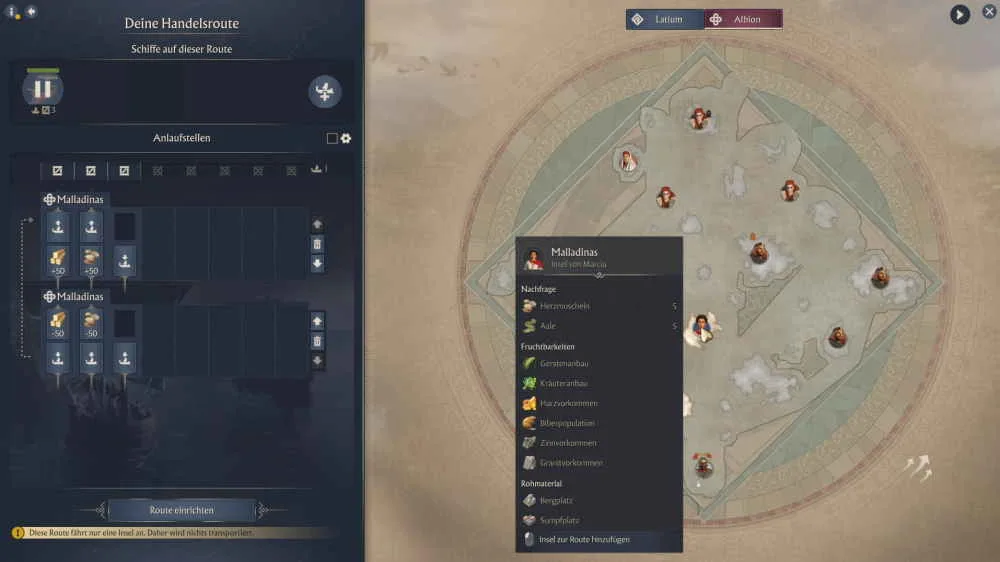
Task: Go back using the top-left arrow
Action: 31,11
